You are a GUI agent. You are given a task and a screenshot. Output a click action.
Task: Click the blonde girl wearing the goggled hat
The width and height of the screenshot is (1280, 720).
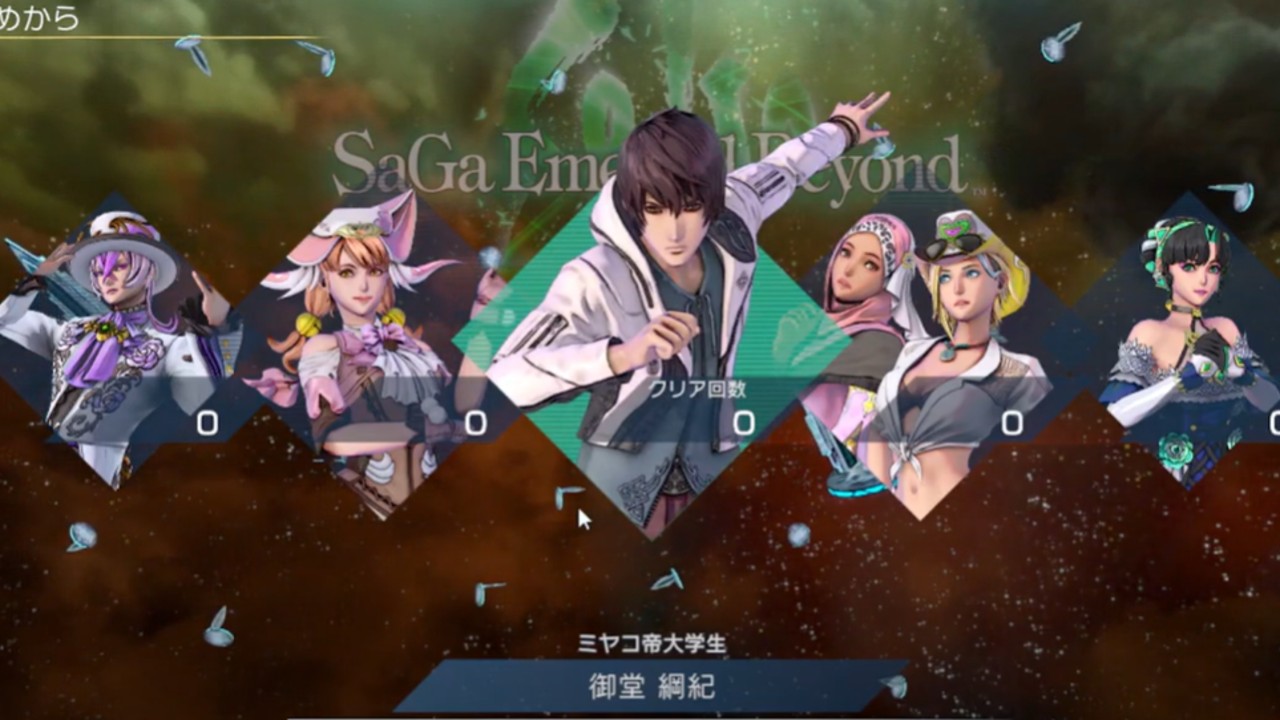[965, 300]
